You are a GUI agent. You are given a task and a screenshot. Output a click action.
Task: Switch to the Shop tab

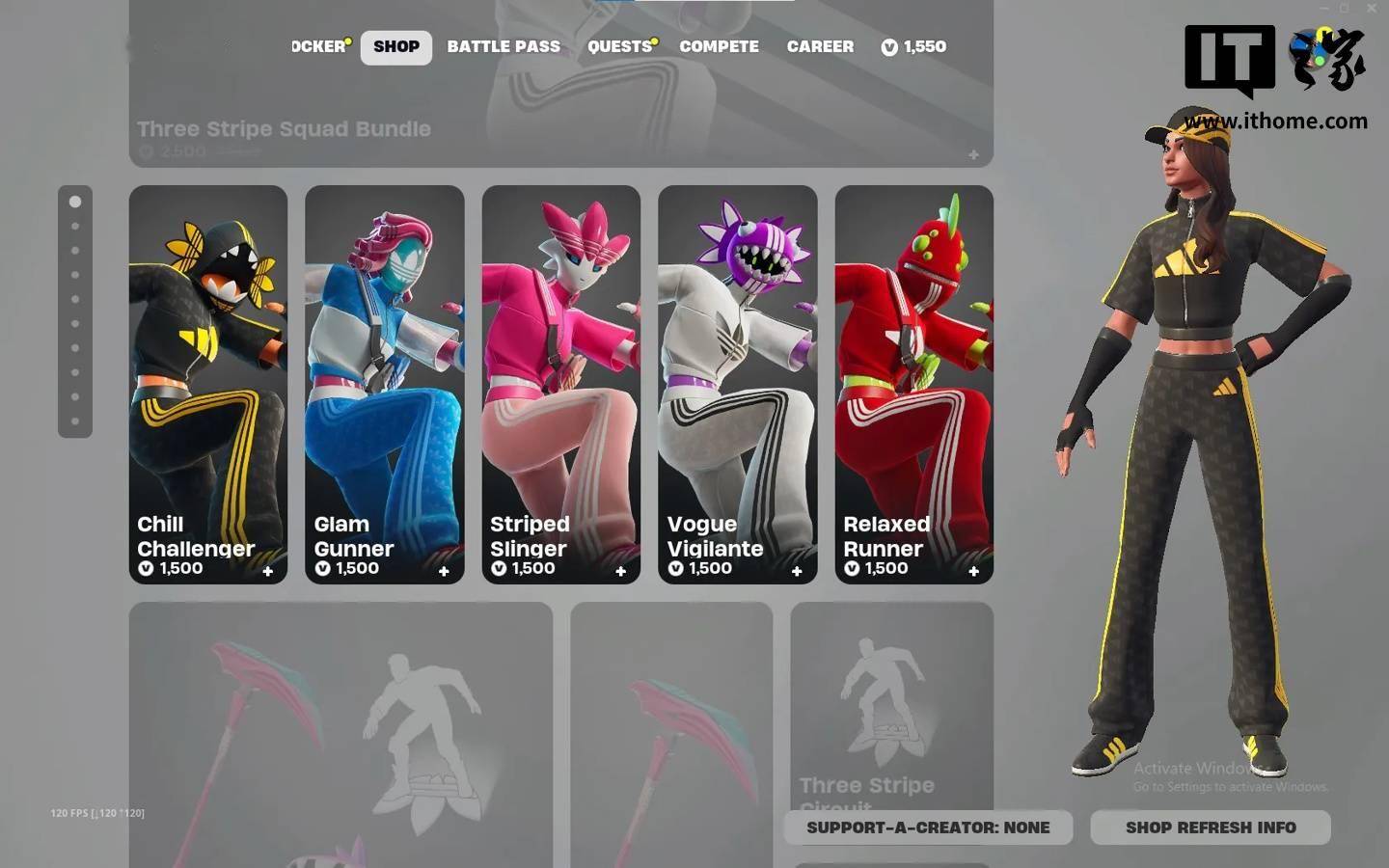(x=396, y=46)
